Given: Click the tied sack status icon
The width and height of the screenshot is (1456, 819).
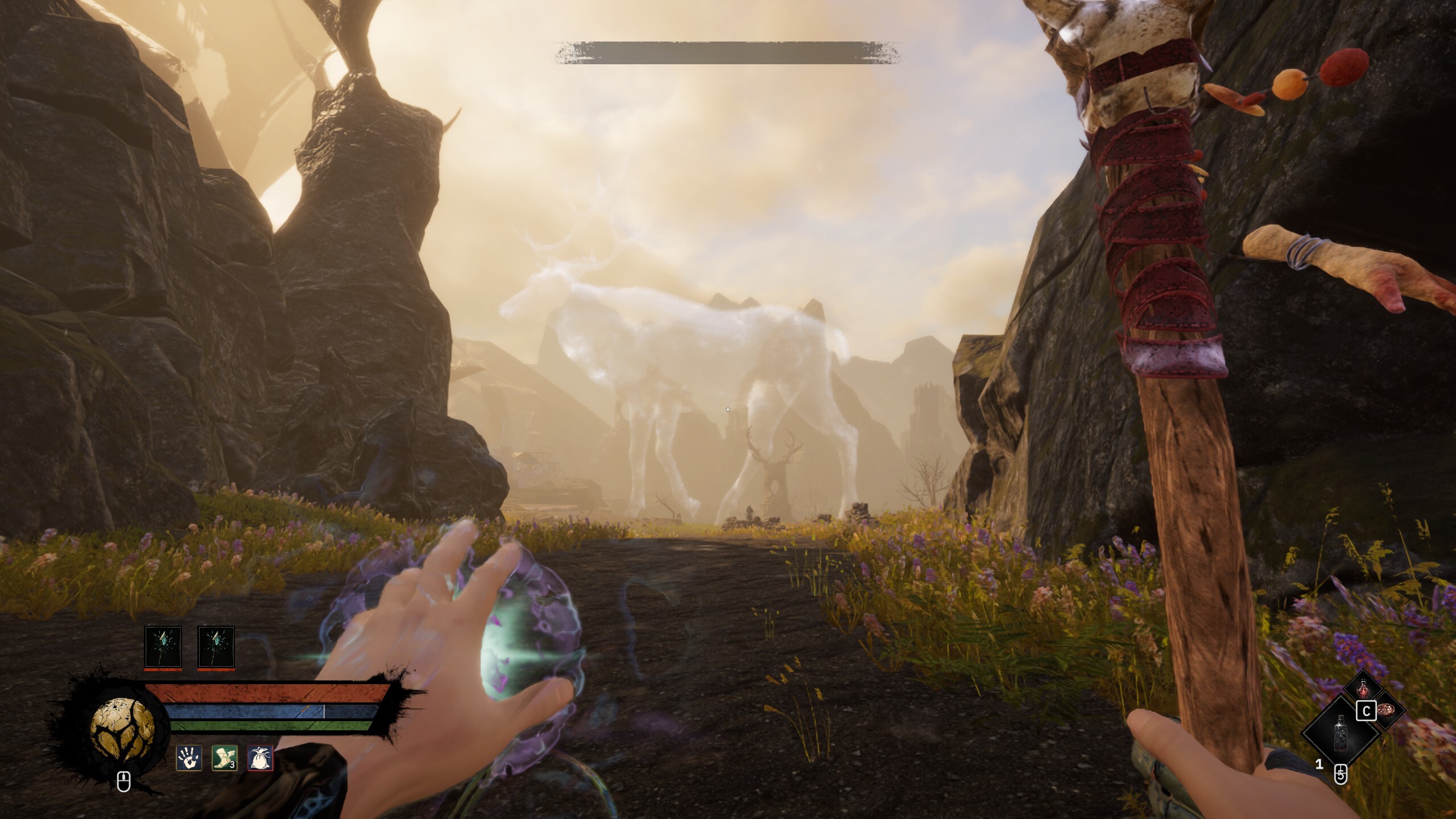Looking at the screenshot, I should [x=260, y=759].
